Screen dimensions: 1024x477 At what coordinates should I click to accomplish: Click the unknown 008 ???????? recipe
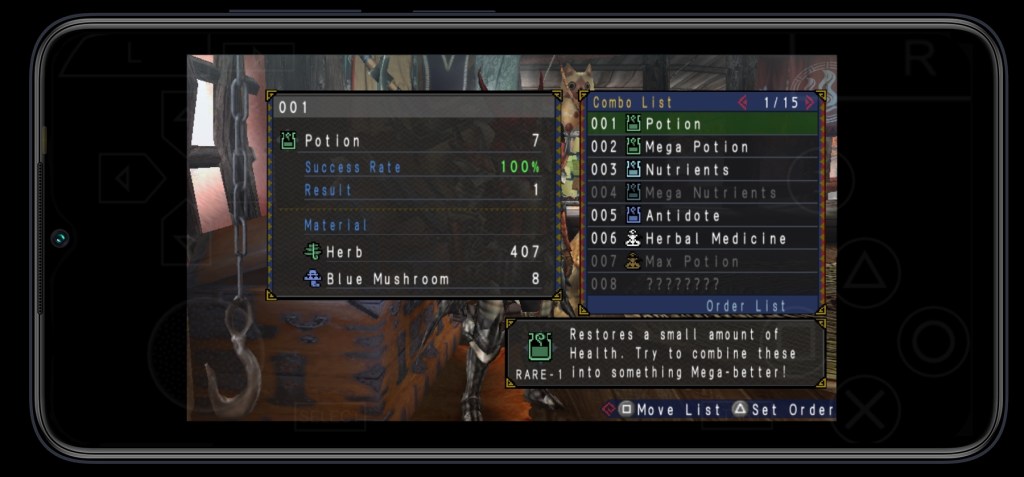click(702, 285)
